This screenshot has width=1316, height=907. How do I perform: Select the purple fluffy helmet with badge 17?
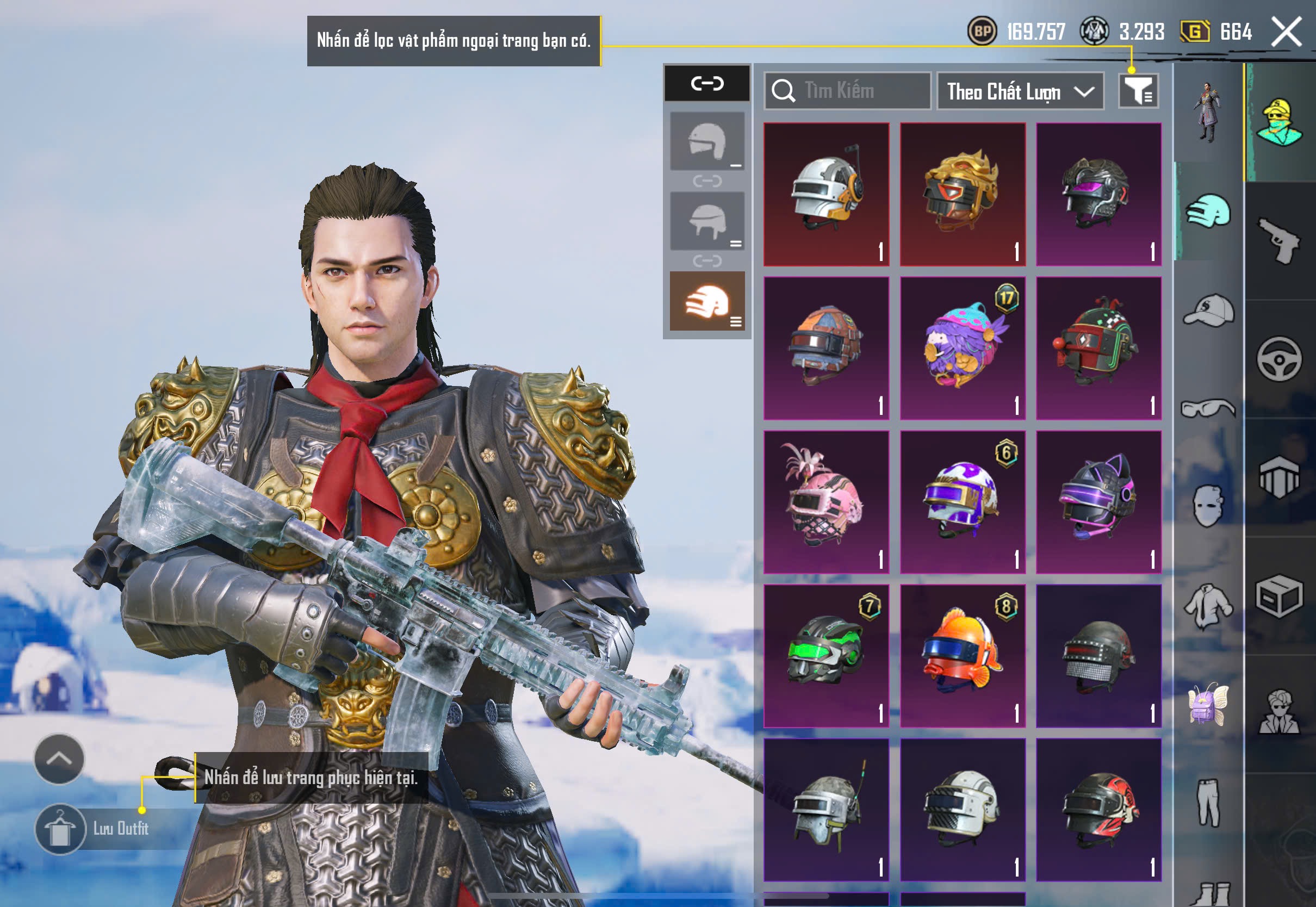[x=963, y=349]
